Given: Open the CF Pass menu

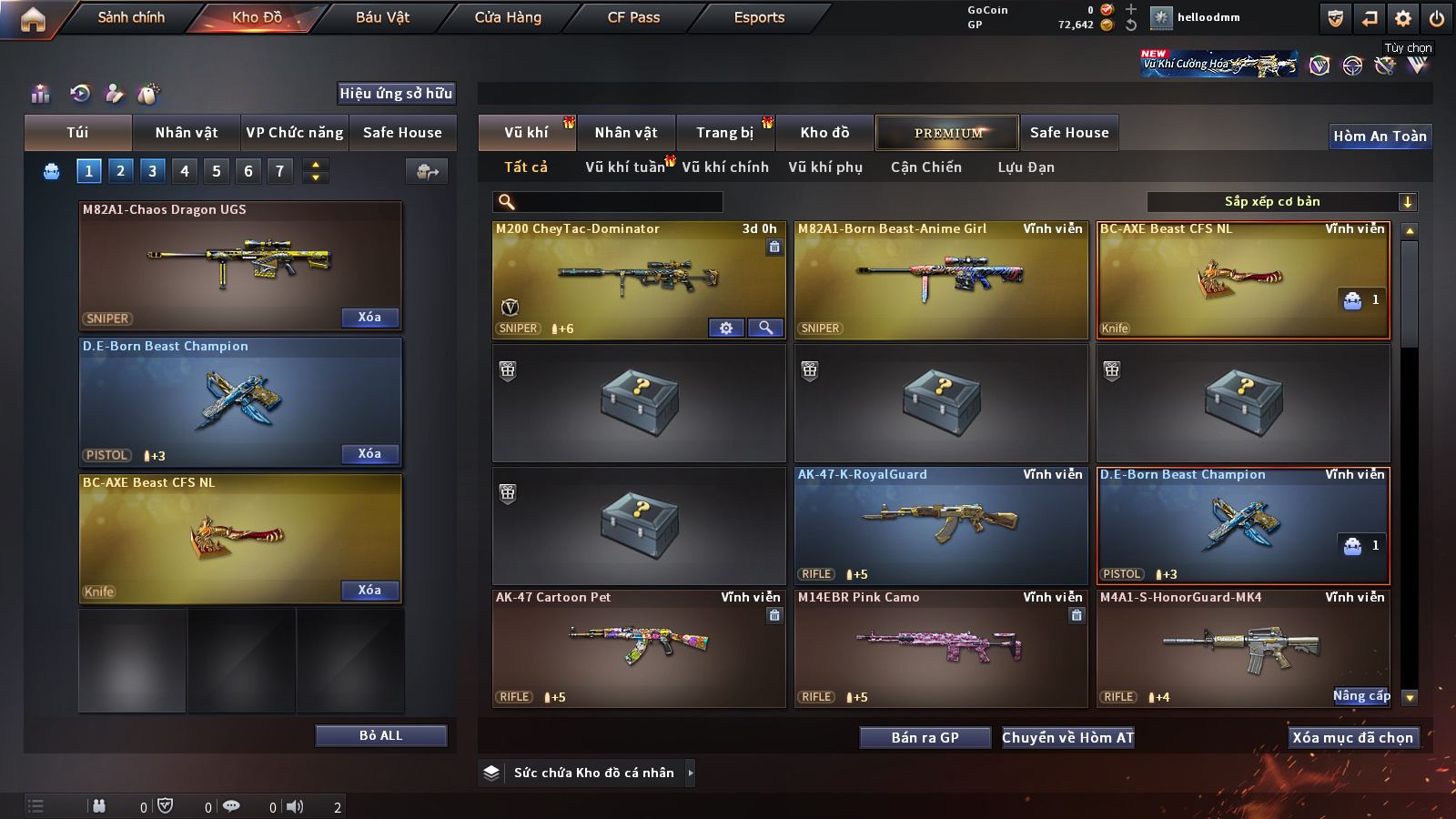Looking at the screenshot, I should 633,17.
